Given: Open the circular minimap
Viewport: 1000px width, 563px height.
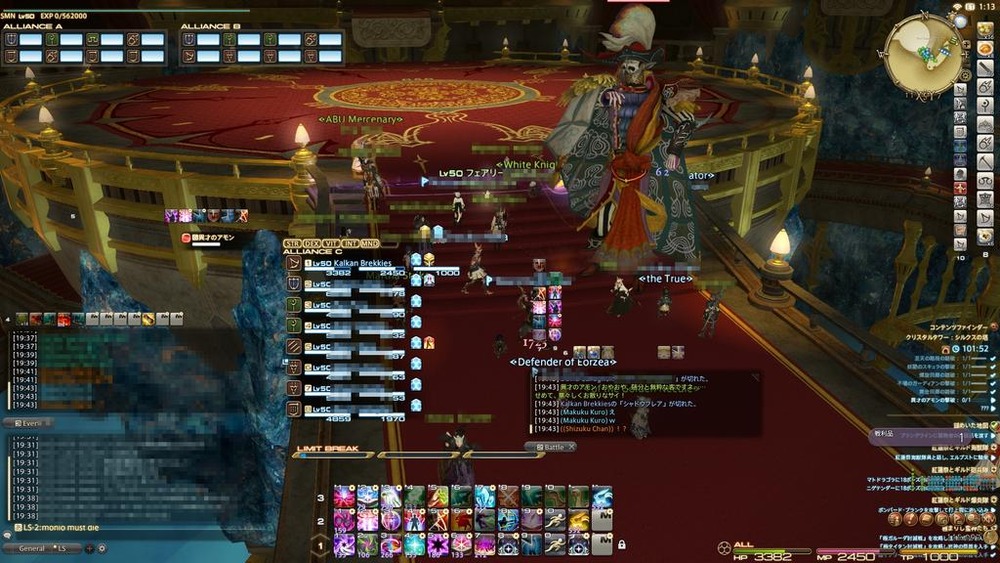Looking at the screenshot, I should click(x=926, y=53).
